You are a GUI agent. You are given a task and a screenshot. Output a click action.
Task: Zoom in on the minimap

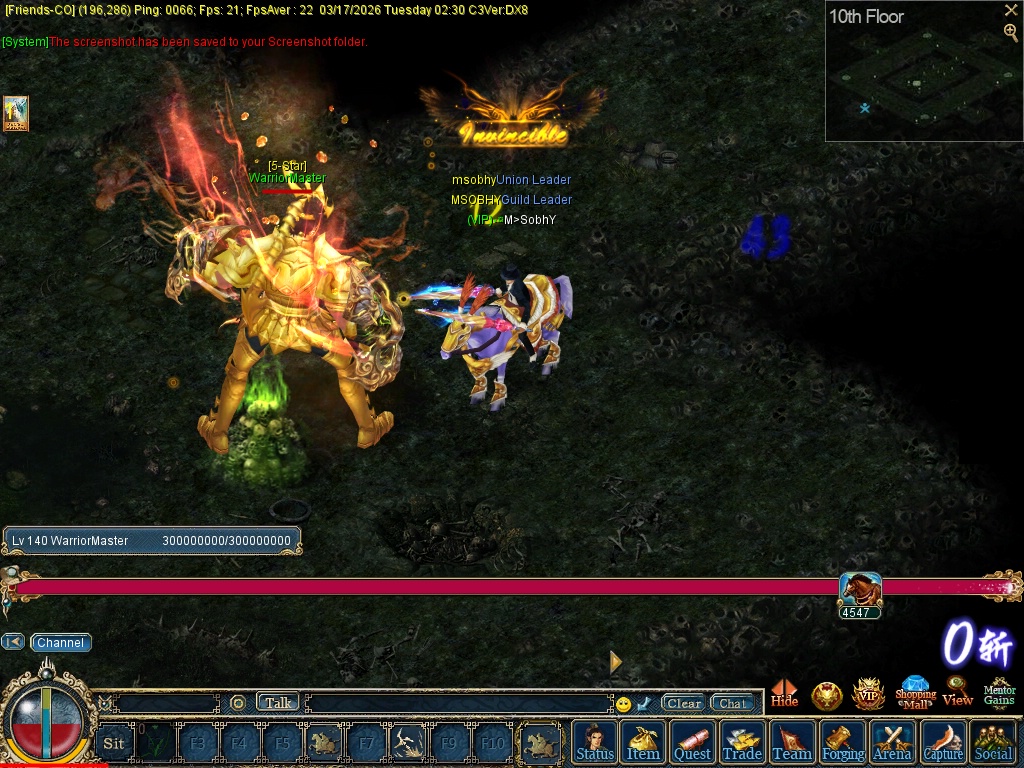click(1011, 32)
